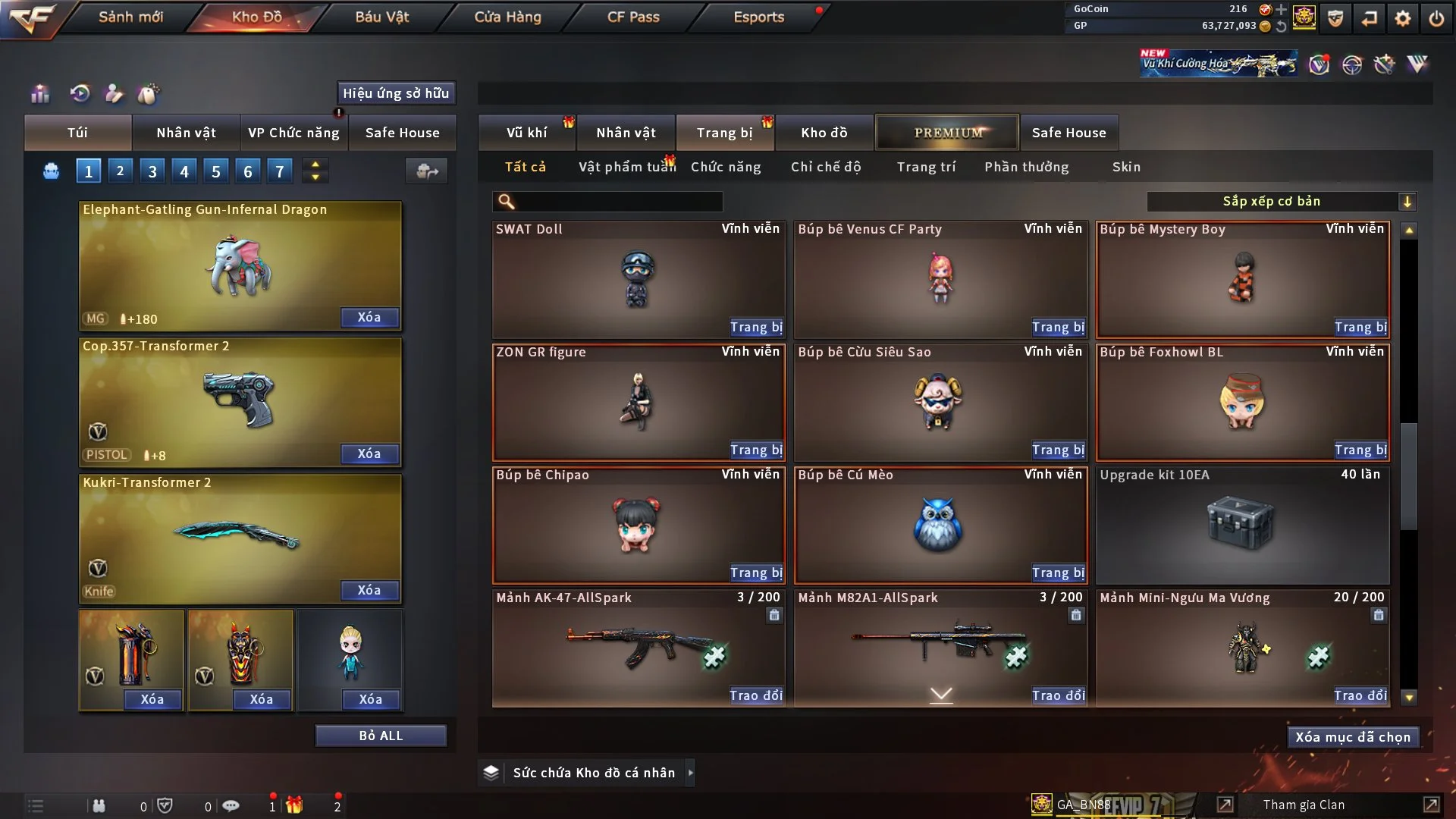
Task: Show the Chức năng item filter
Action: 725,167
